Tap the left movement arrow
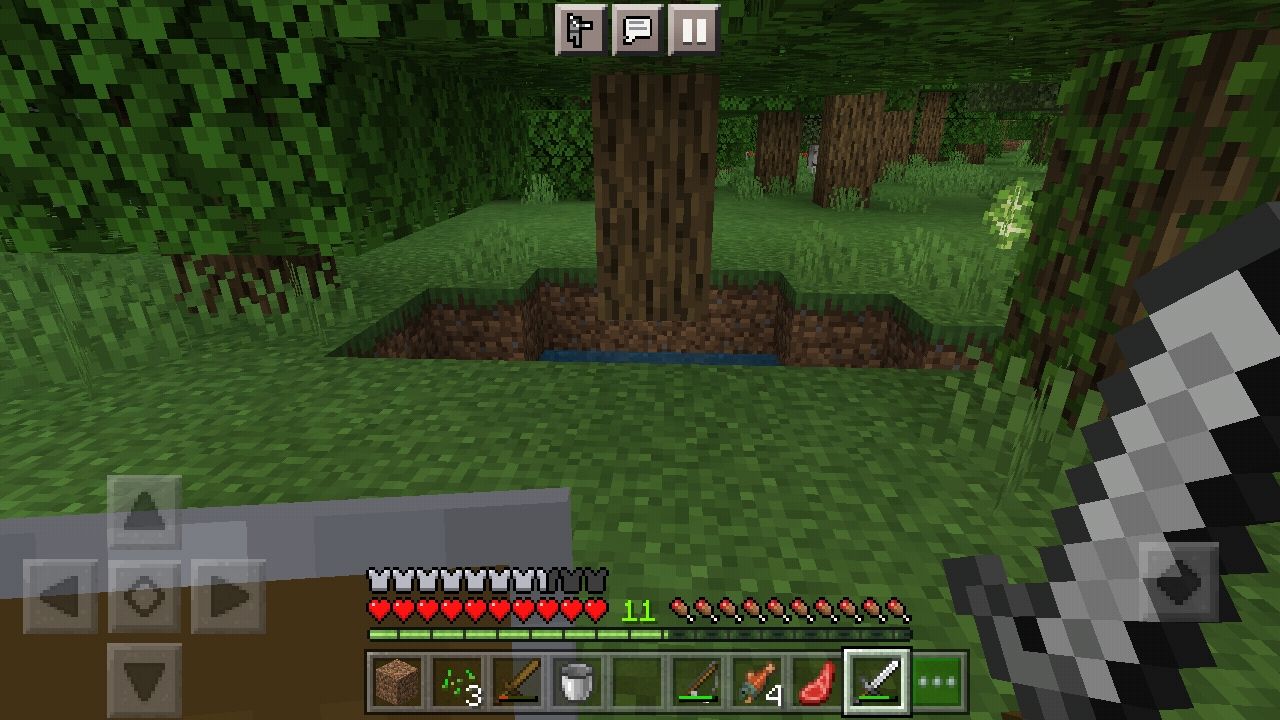 pyautogui.click(x=63, y=594)
